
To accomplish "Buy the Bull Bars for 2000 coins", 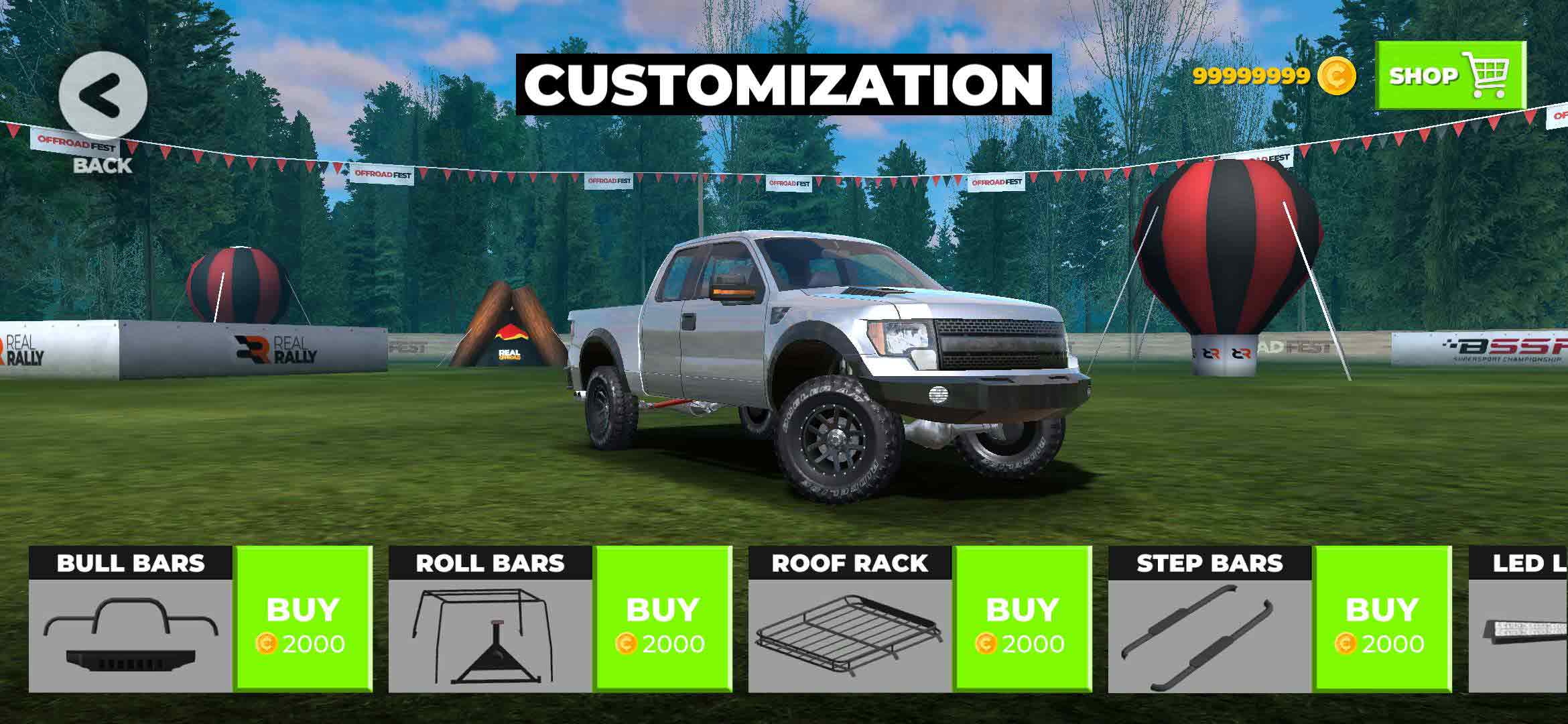I will click(302, 619).
